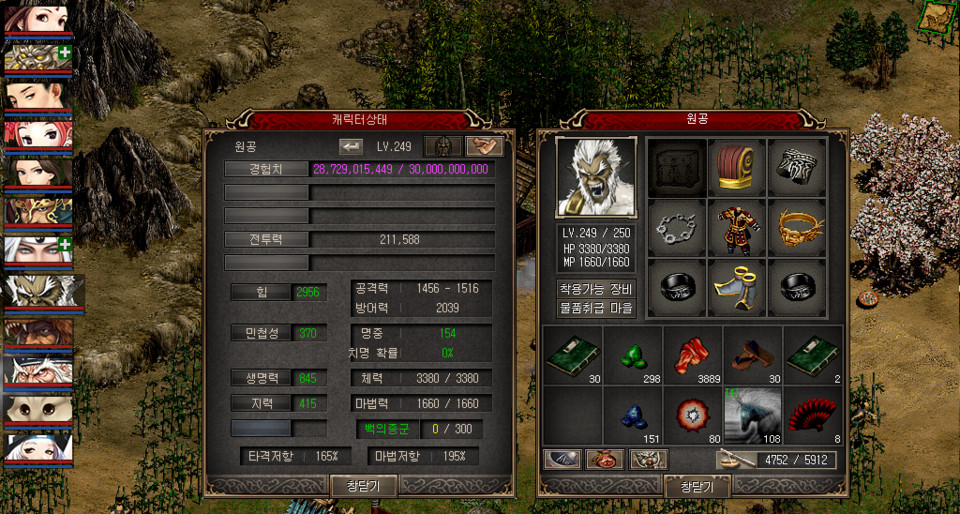Select the red and gold helmet slot
The image size is (960, 514).
pyautogui.click(x=737, y=167)
